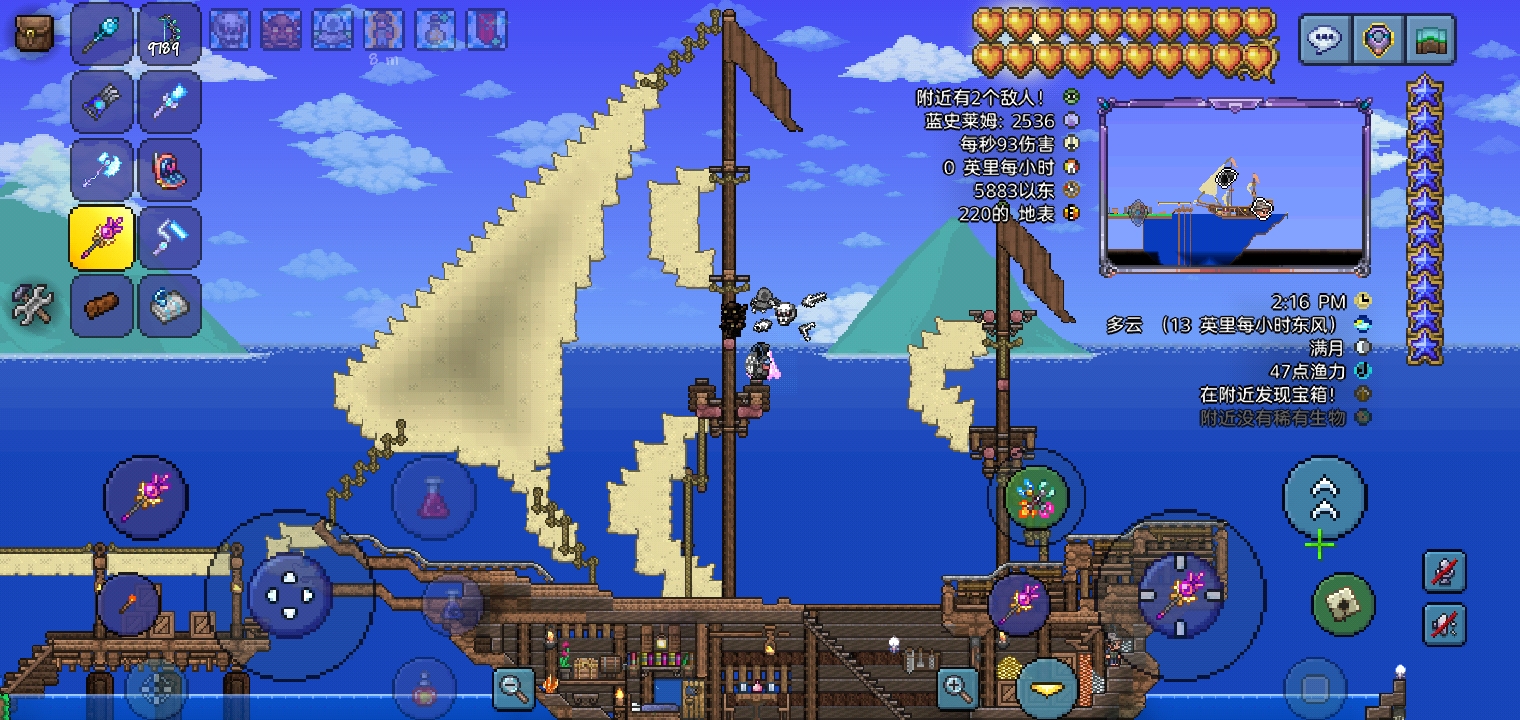The width and height of the screenshot is (1520, 720).
Task: Open the crossed hammer and wrench menu
Action: (32, 304)
